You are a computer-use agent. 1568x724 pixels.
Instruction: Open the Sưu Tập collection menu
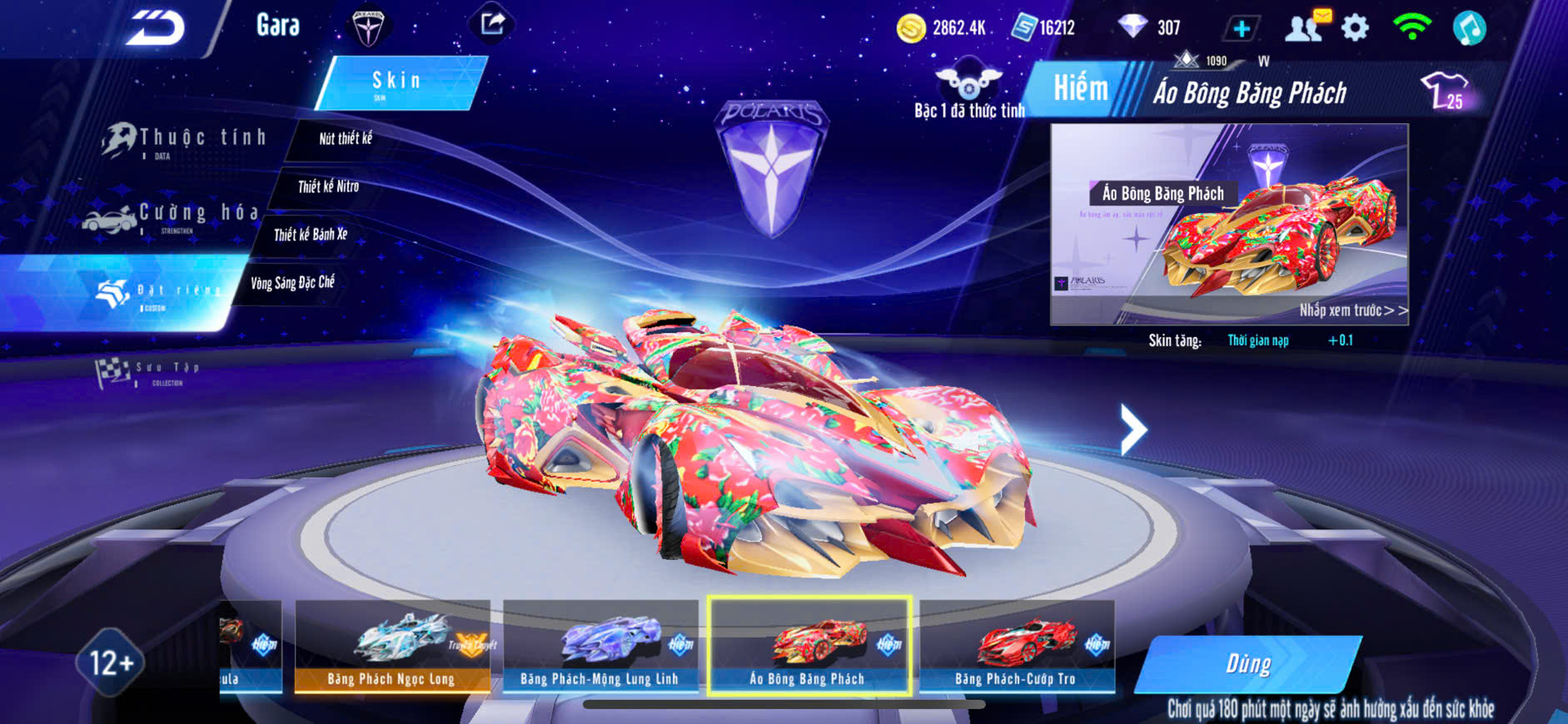150,373
